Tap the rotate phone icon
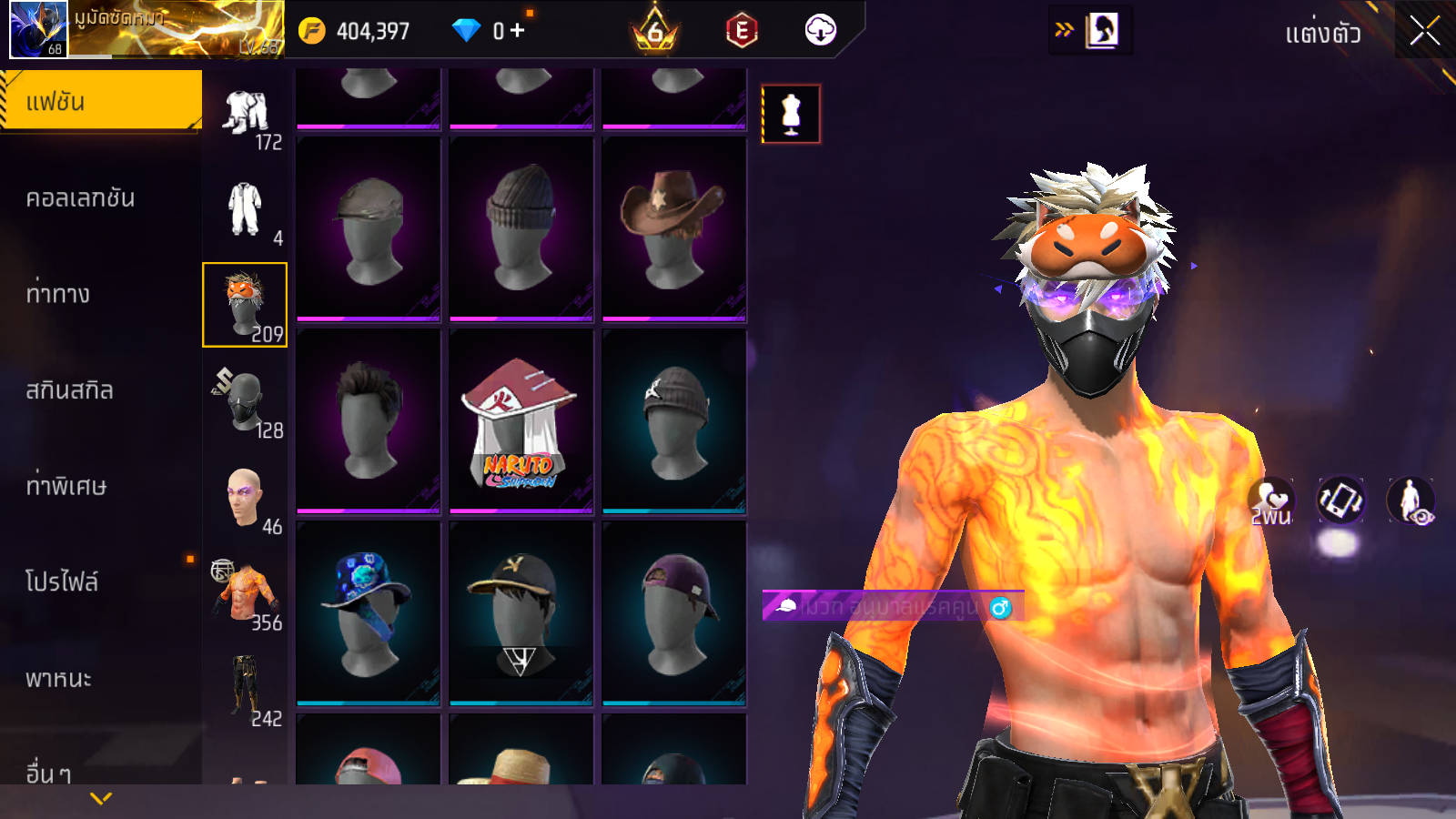Viewport: 1456px width, 819px height. tap(1340, 500)
